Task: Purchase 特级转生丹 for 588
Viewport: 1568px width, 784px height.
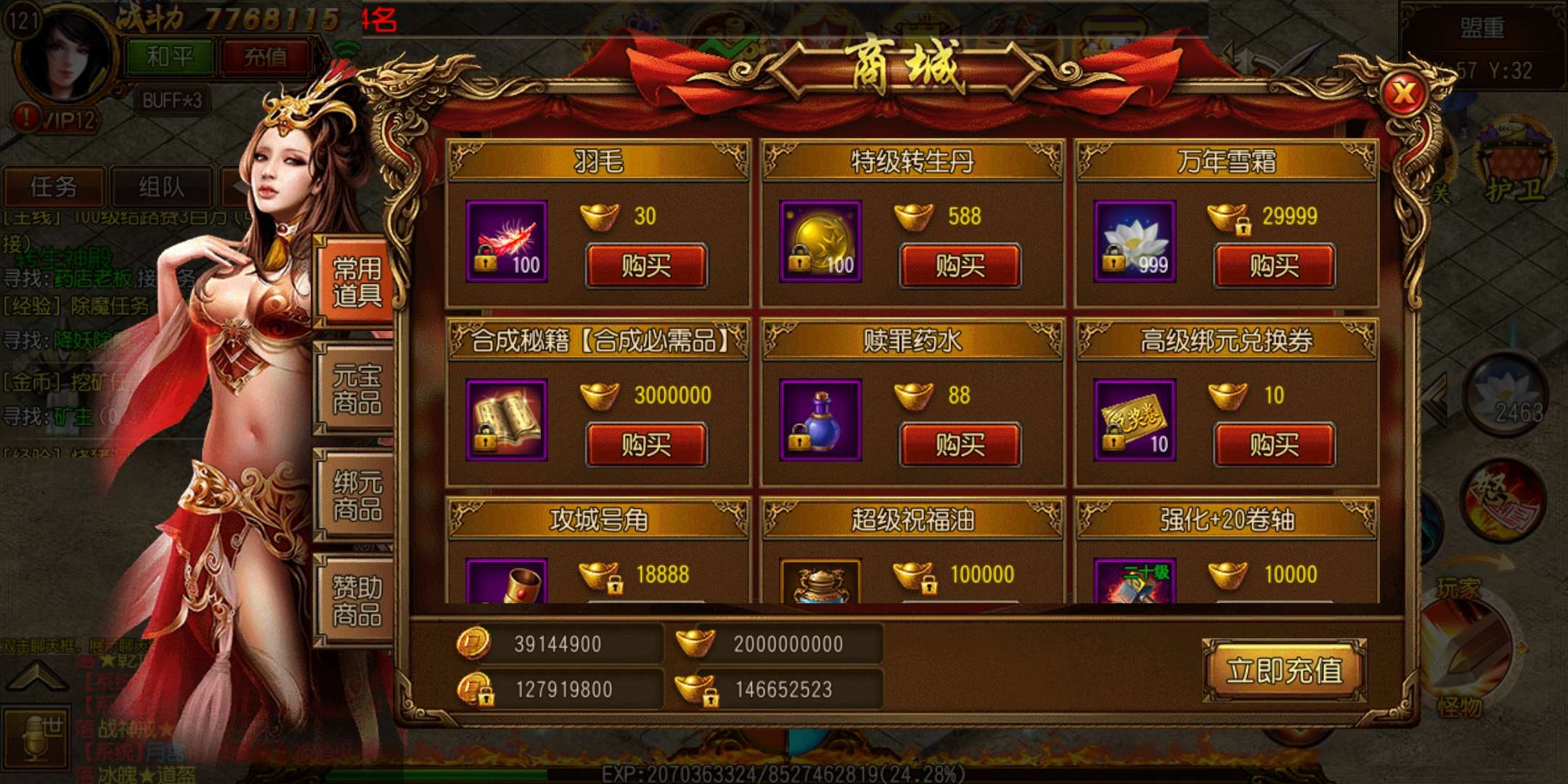Action: tap(960, 266)
